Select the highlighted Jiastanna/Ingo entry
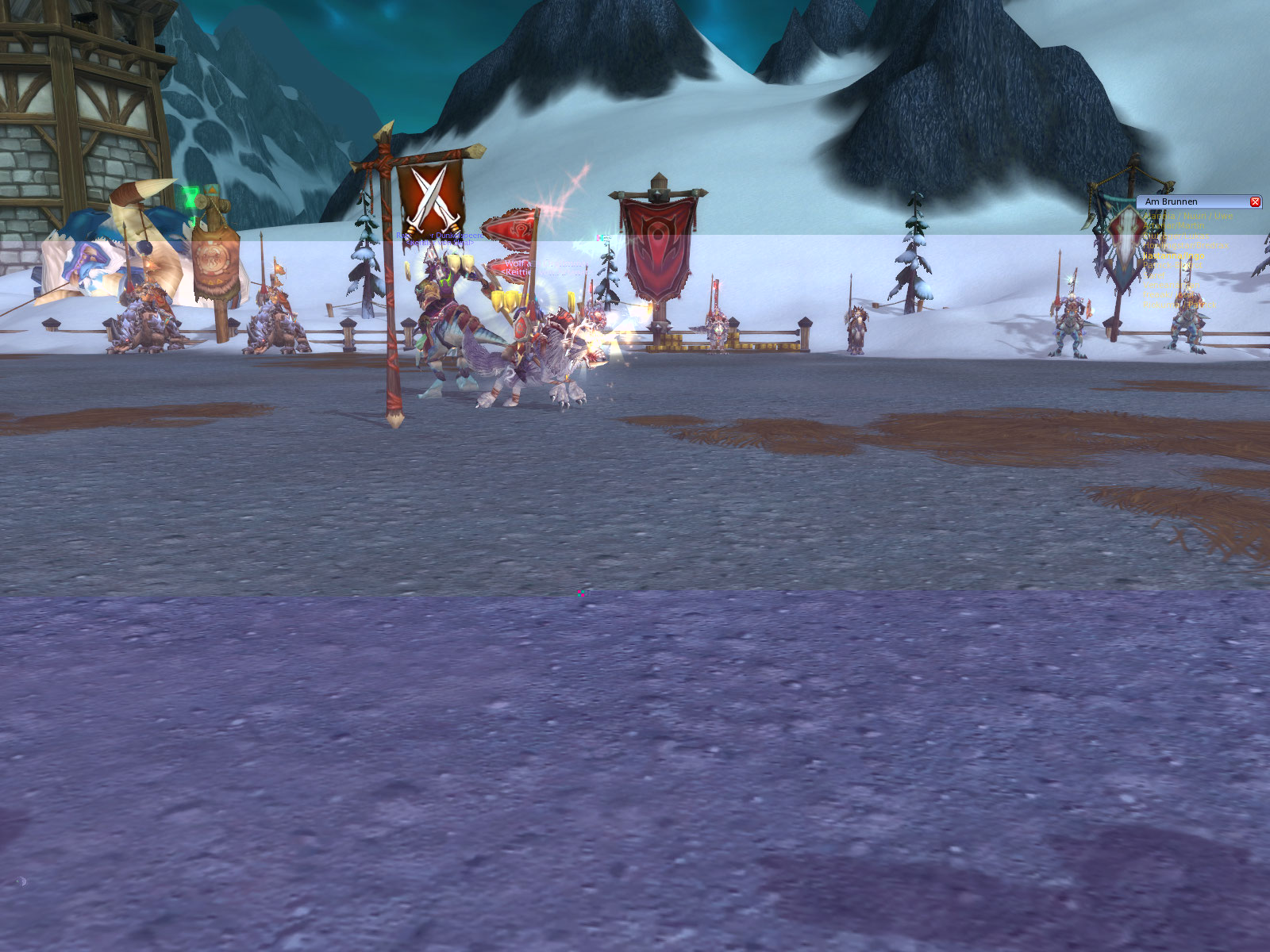The width and height of the screenshot is (1270, 952). tap(1174, 255)
